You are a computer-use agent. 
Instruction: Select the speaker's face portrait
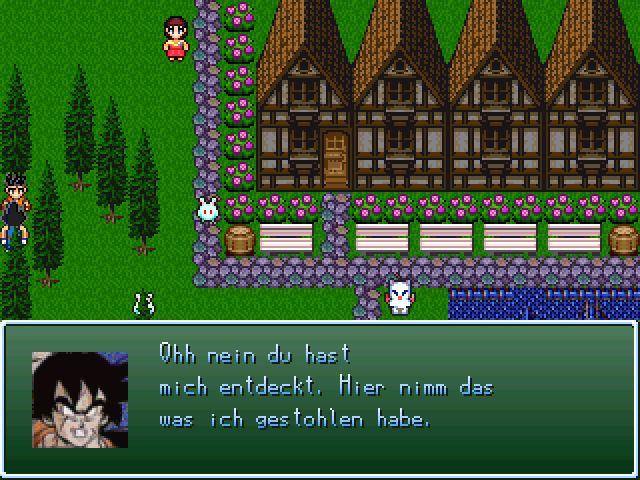coord(80,399)
